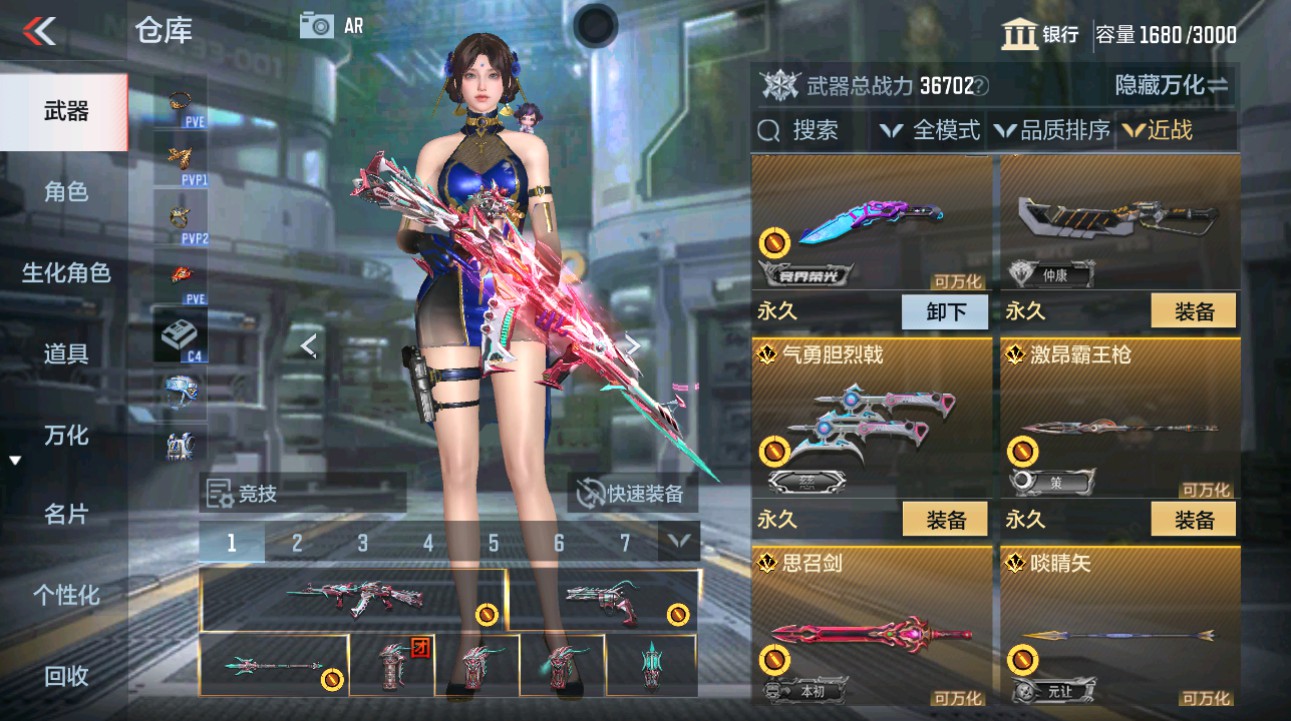Click the 搜索 search magnifier
The width and height of the screenshot is (1291, 721).
click(770, 130)
